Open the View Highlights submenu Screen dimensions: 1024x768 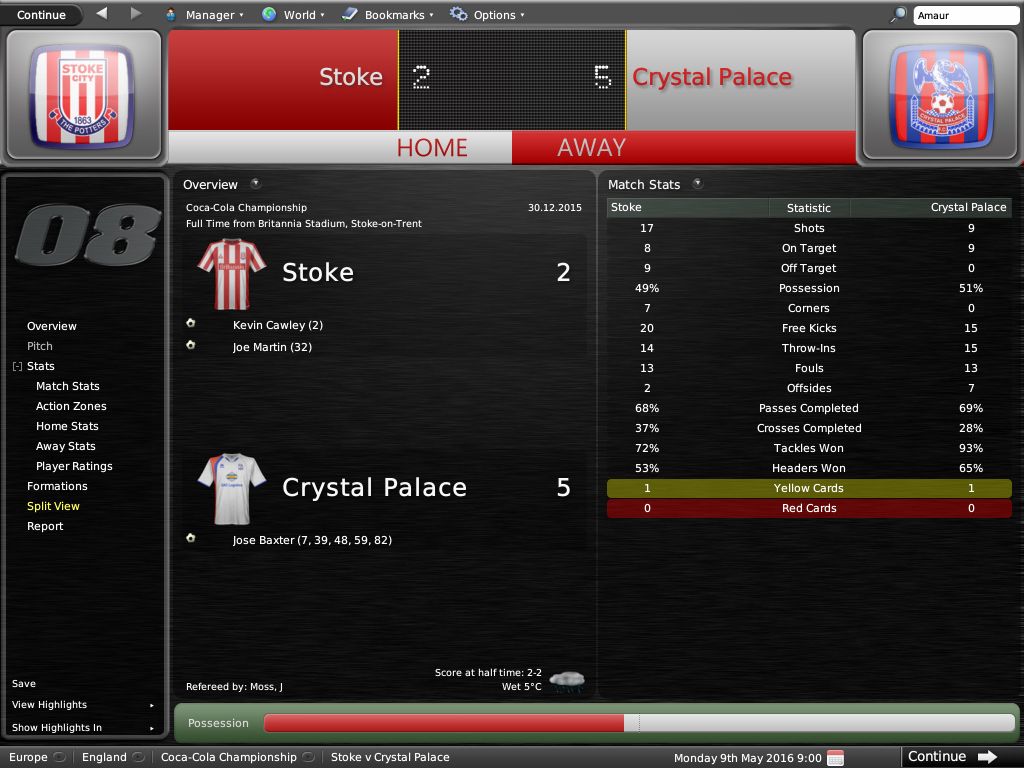pos(50,705)
